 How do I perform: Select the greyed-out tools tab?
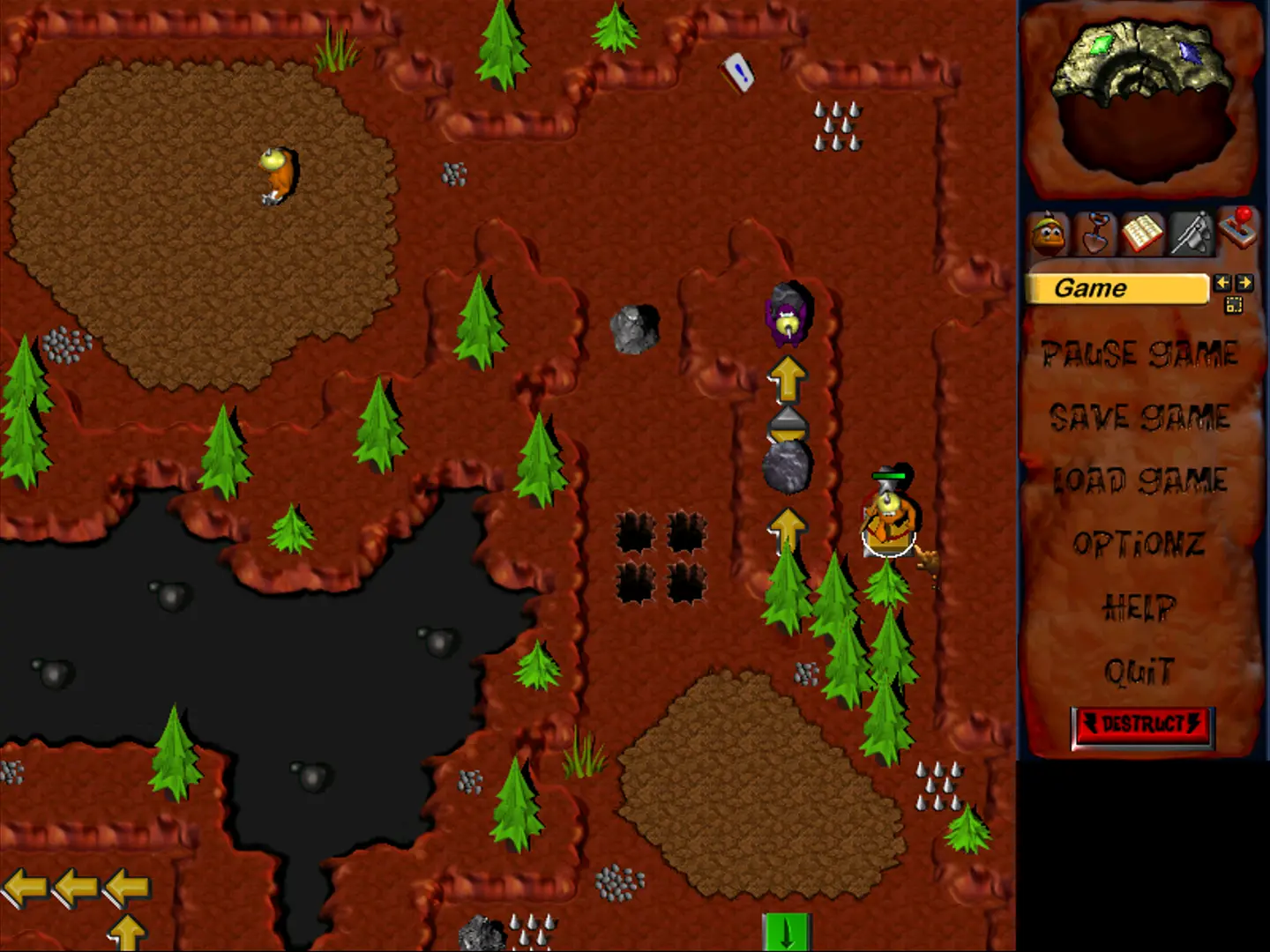(1191, 234)
